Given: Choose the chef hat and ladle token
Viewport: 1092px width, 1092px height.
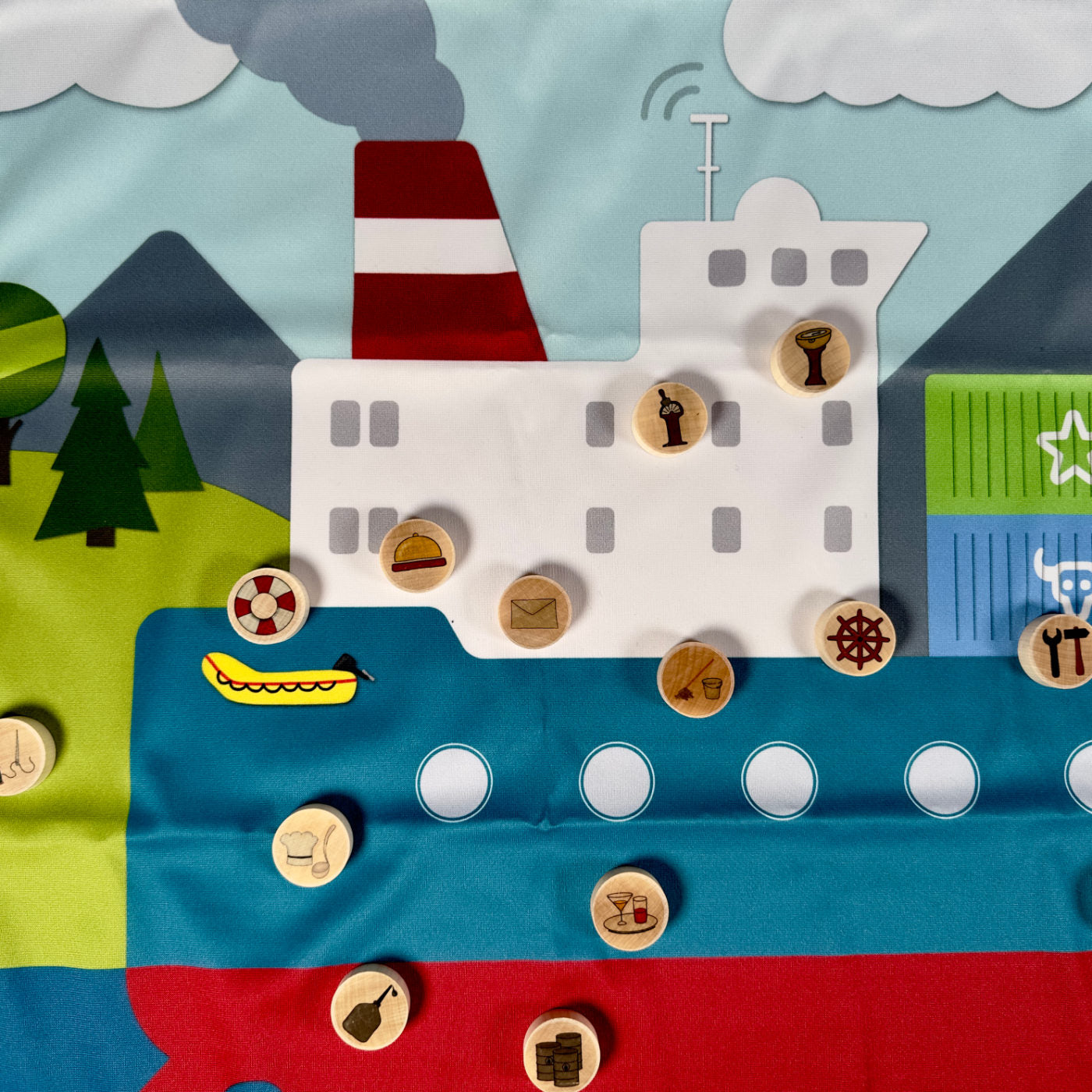Looking at the screenshot, I should pyautogui.click(x=312, y=846).
